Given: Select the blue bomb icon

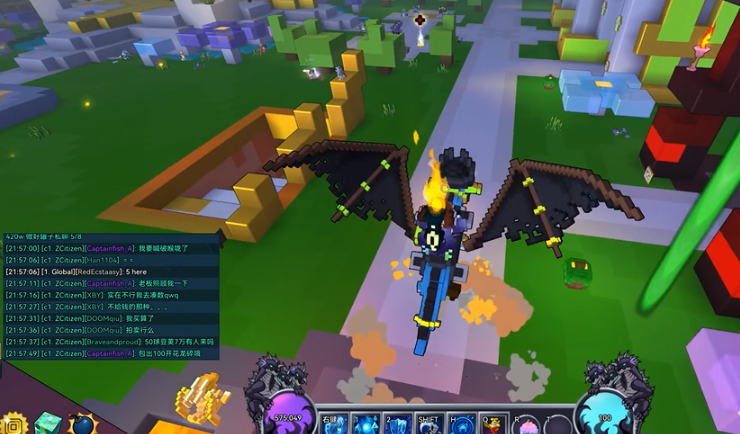Looking at the screenshot, I should coord(81,424).
